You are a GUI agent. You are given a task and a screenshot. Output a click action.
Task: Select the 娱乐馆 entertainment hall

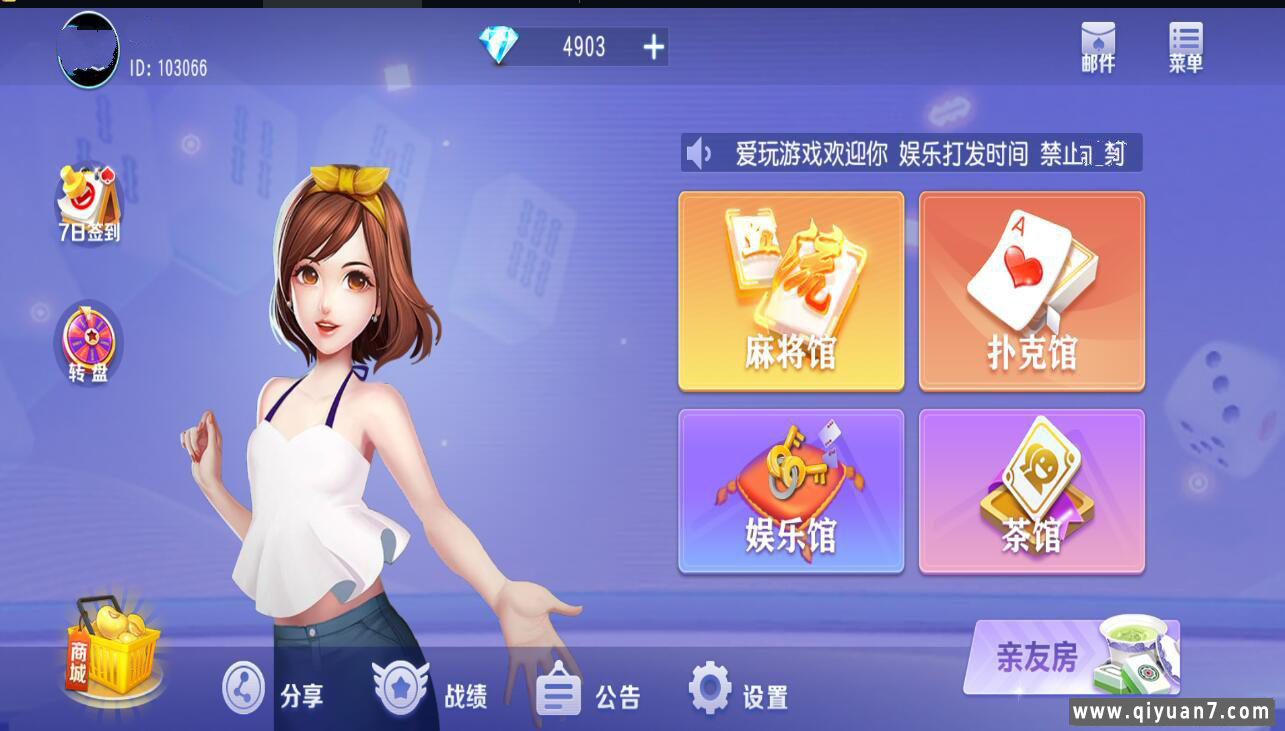(791, 491)
